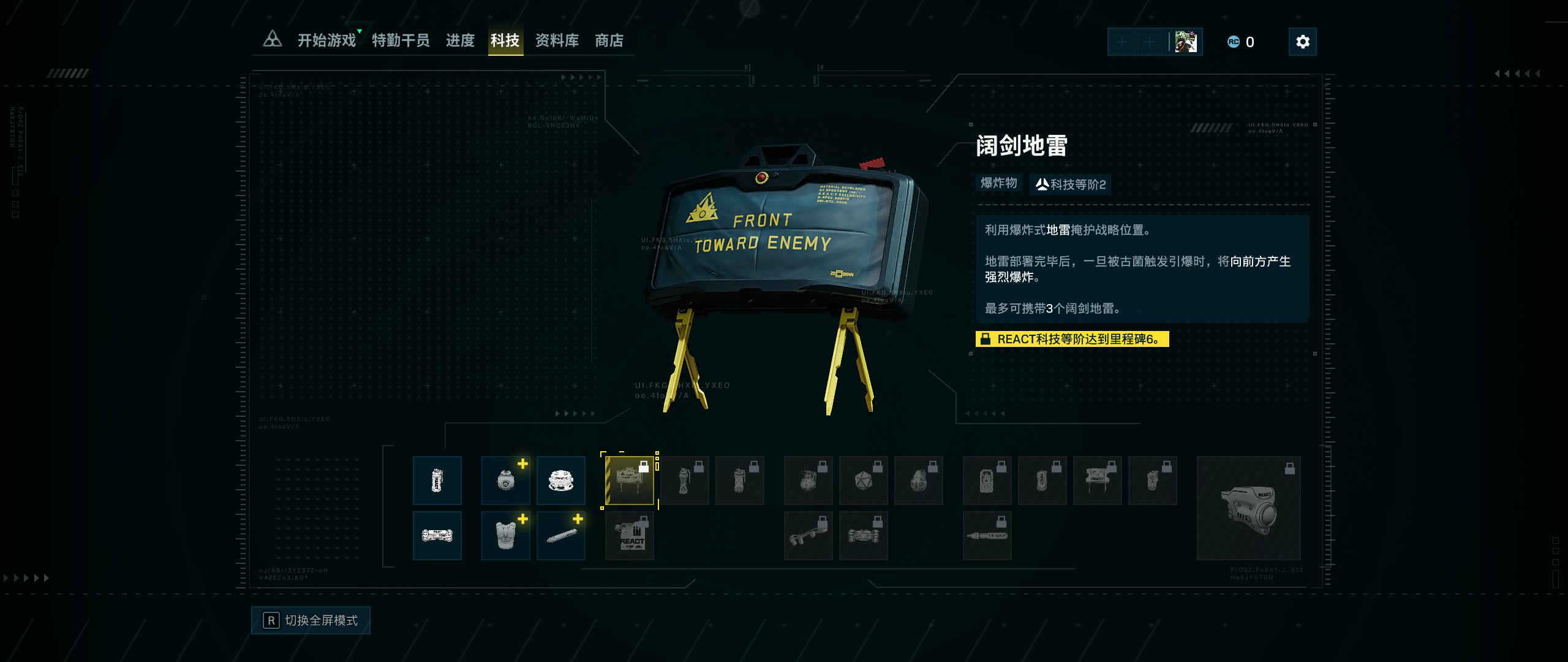
Task: Switch to the 特勤干员 menu item
Action: (400, 40)
